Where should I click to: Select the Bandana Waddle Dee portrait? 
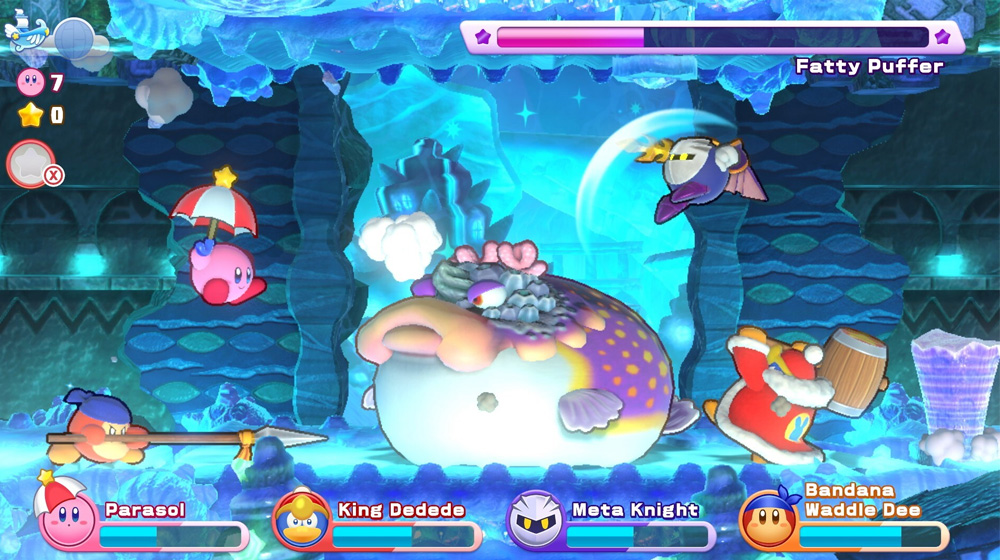769,520
